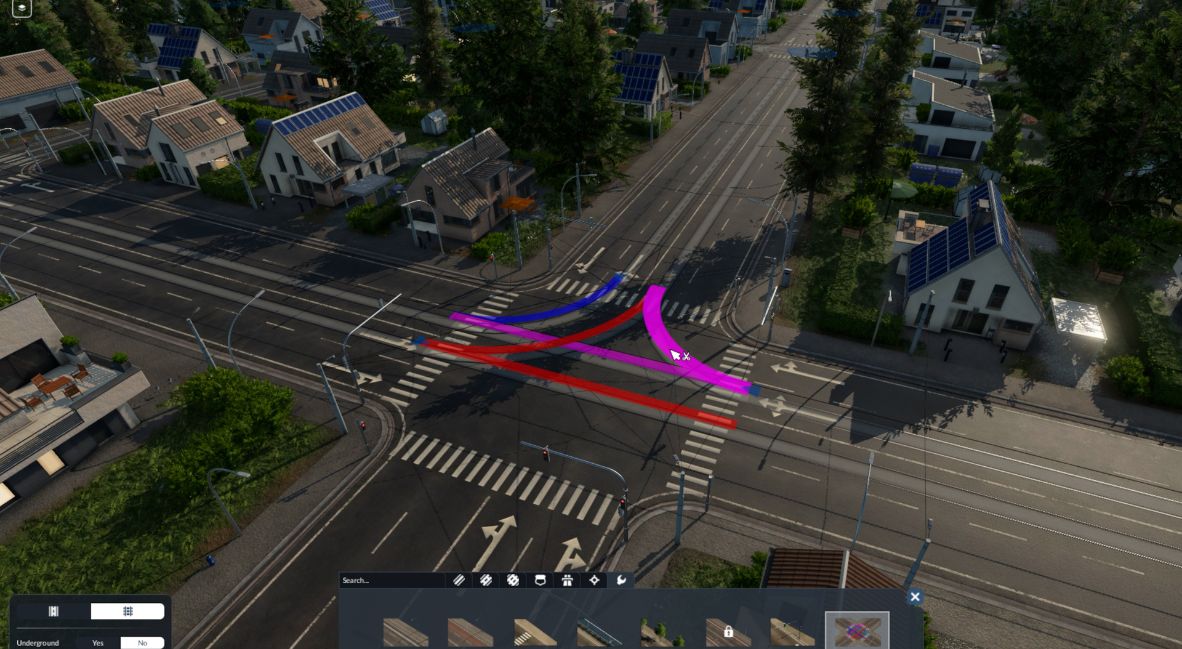This screenshot has width=1182, height=649.
Task: Open the roundabout crosshair category tab
Action: click(594, 580)
